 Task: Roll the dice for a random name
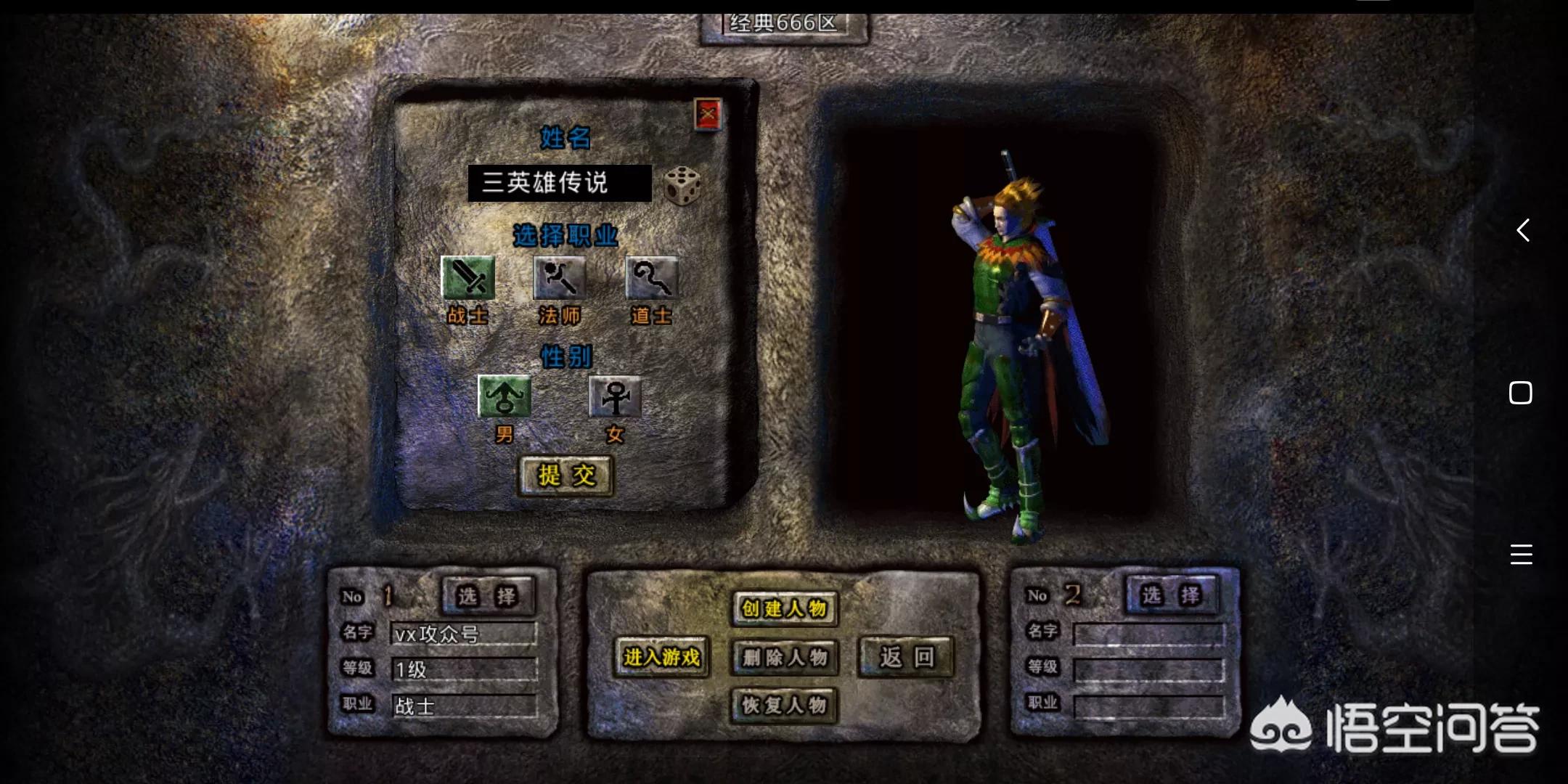click(x=682, y=186)
